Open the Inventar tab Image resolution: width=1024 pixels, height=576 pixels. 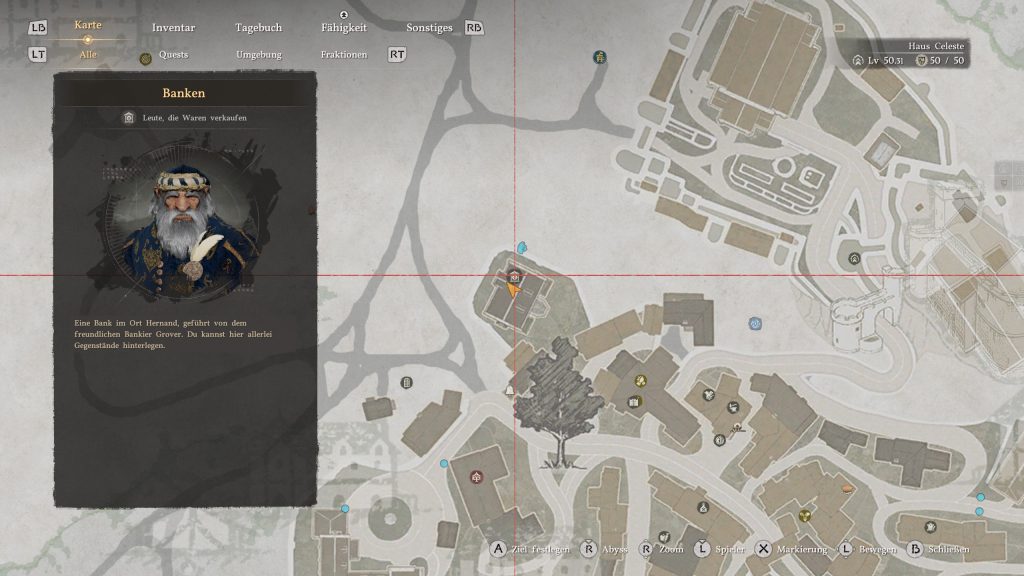point(173,28)
